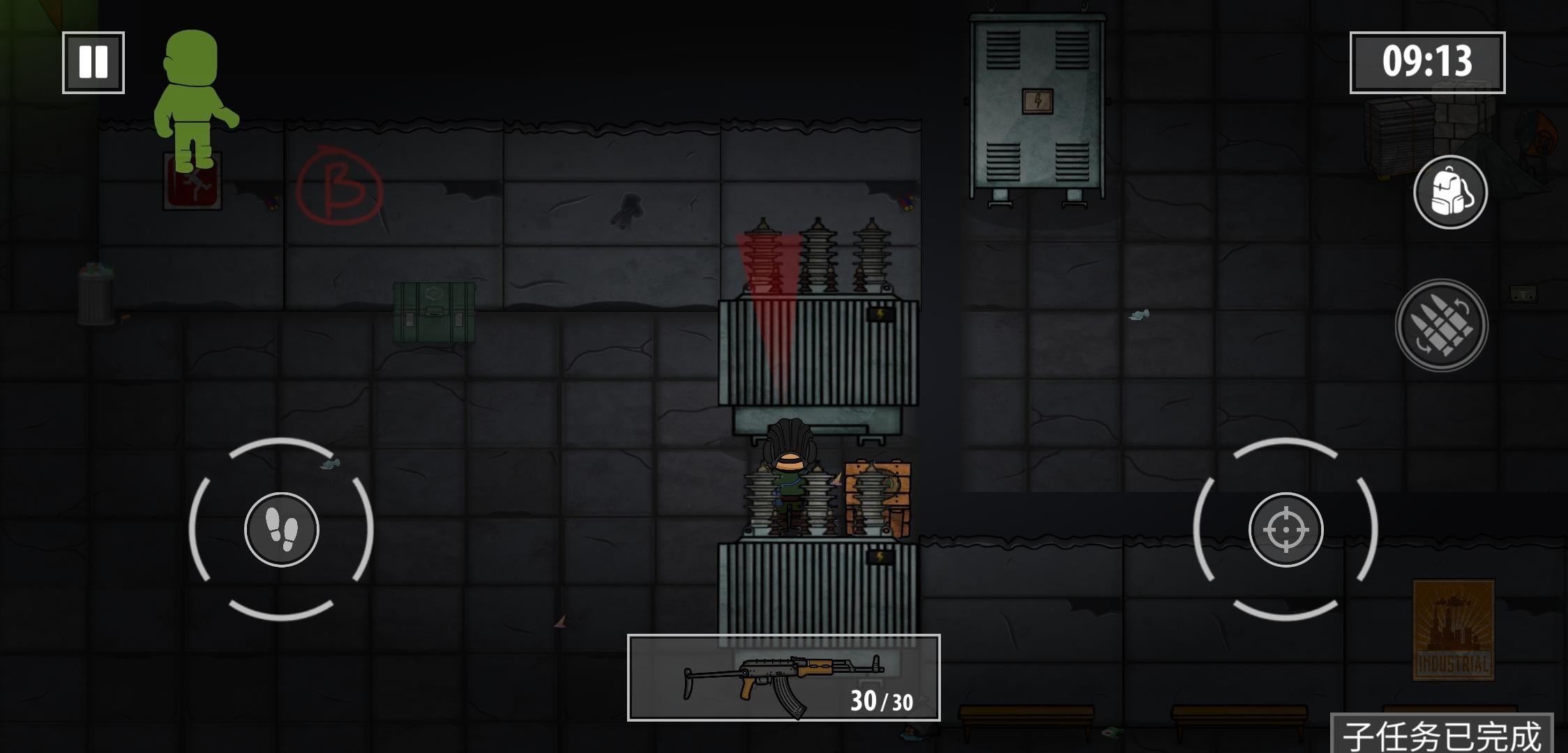Tap the green character status figure
This screenshot has width=1568, height=753.
[193, 100]
